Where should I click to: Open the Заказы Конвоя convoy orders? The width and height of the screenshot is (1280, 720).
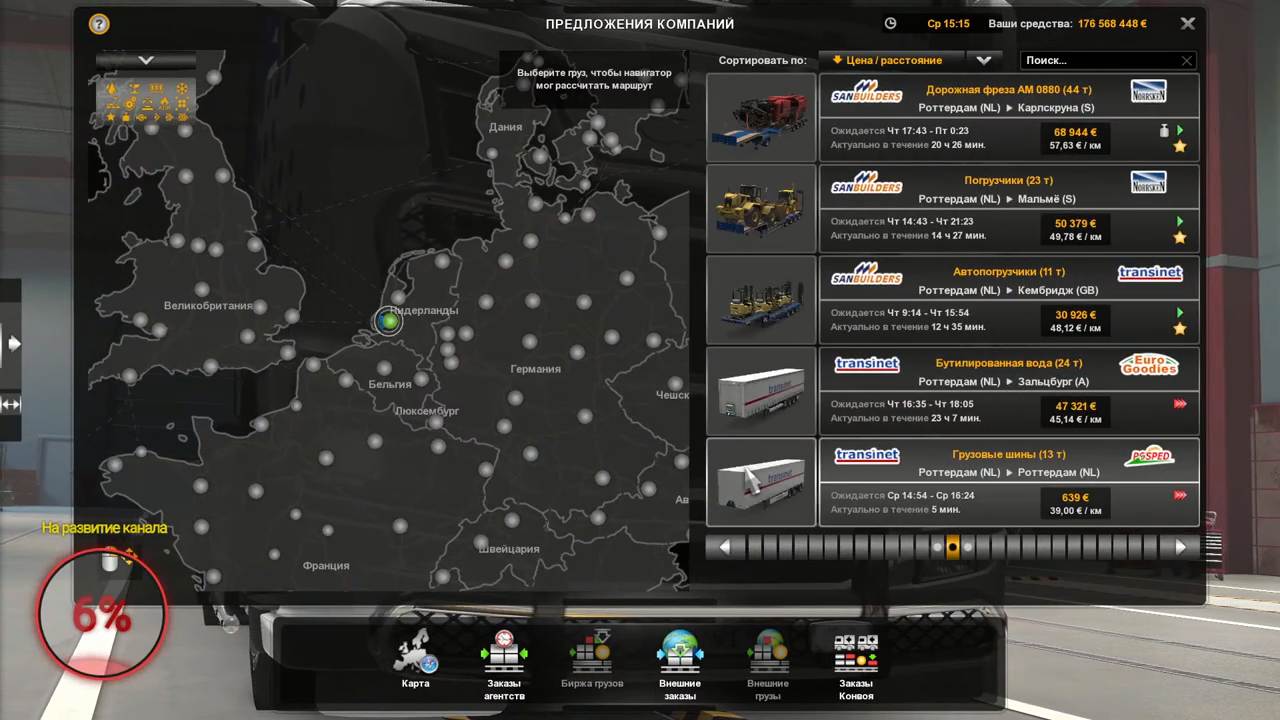coord(856,661)
